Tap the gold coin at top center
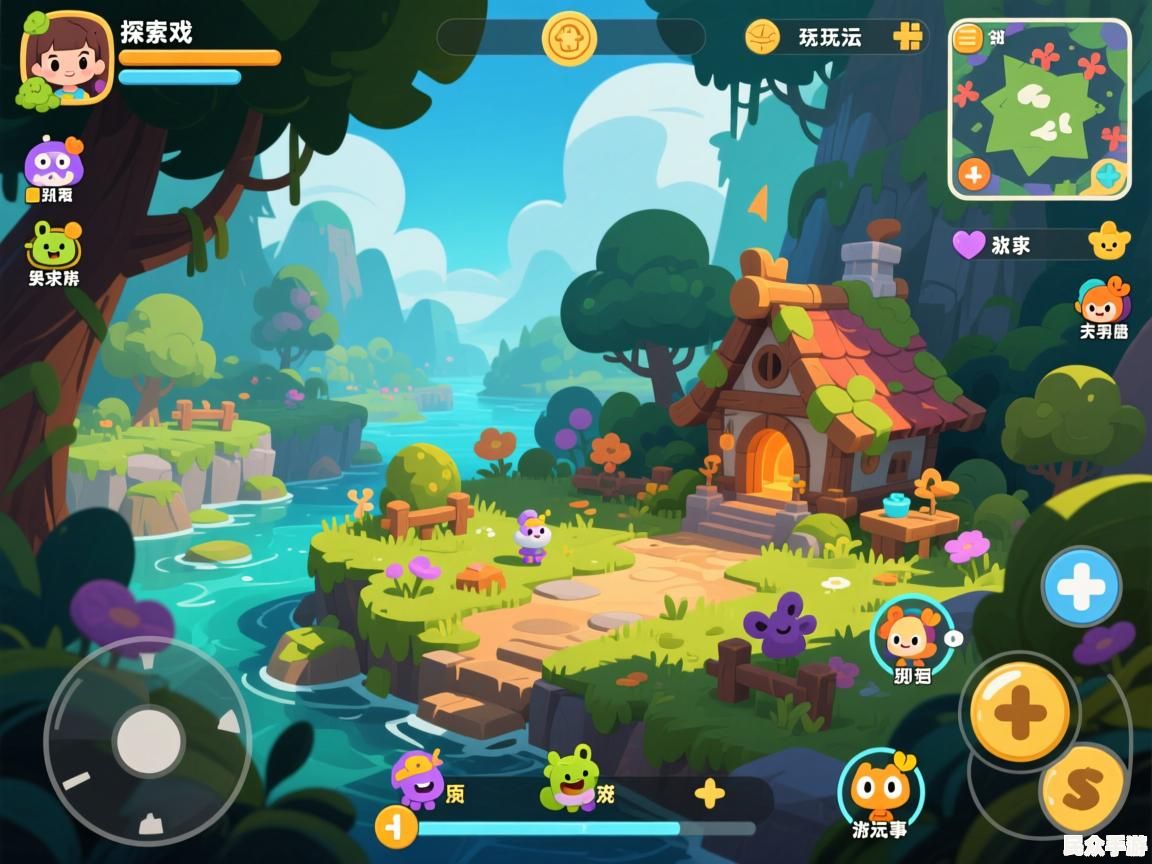This screenshot has width=1152, height=864. pos(569,38)
